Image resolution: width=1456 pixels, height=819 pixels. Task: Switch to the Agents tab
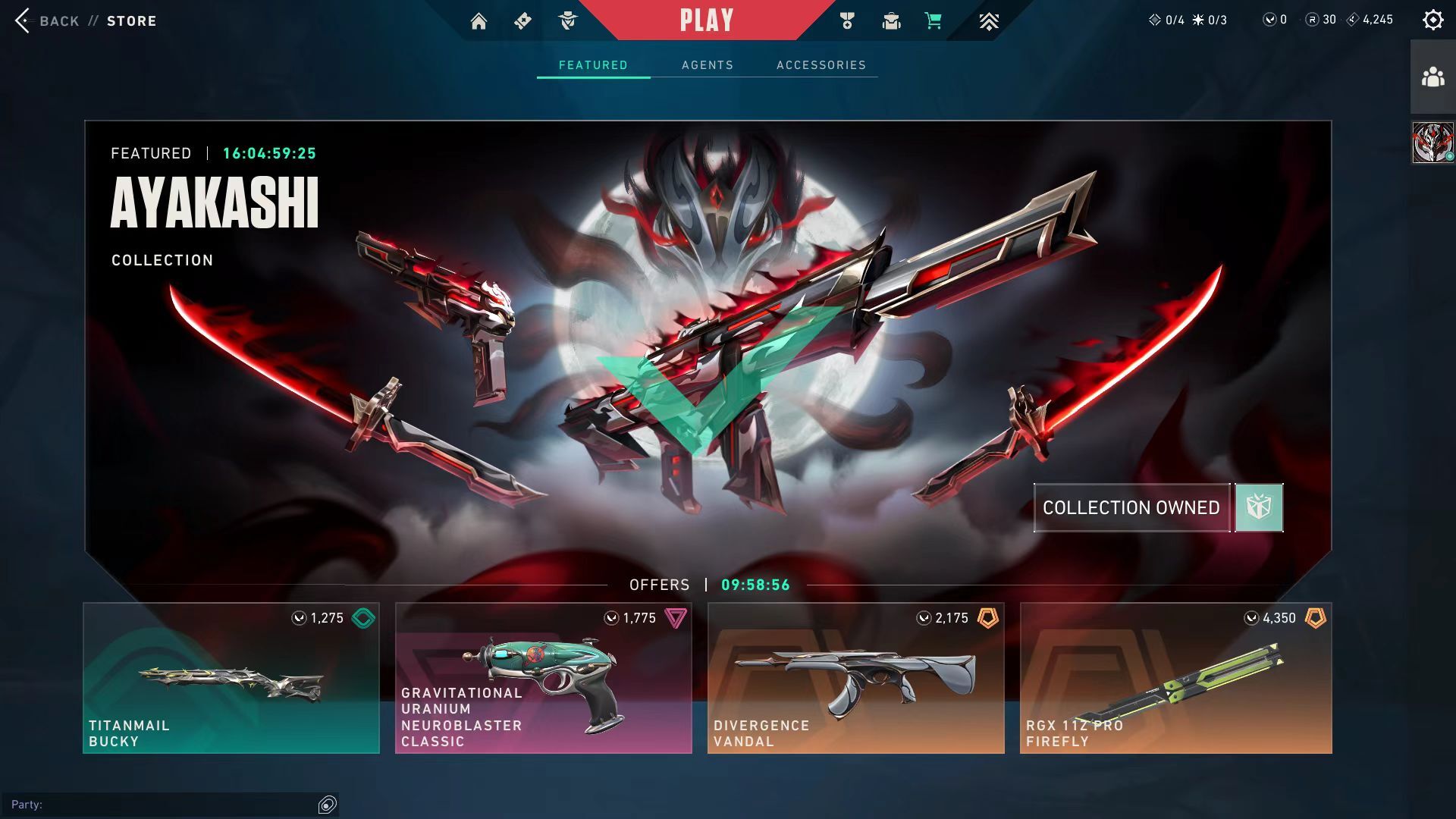coord(707,65)
